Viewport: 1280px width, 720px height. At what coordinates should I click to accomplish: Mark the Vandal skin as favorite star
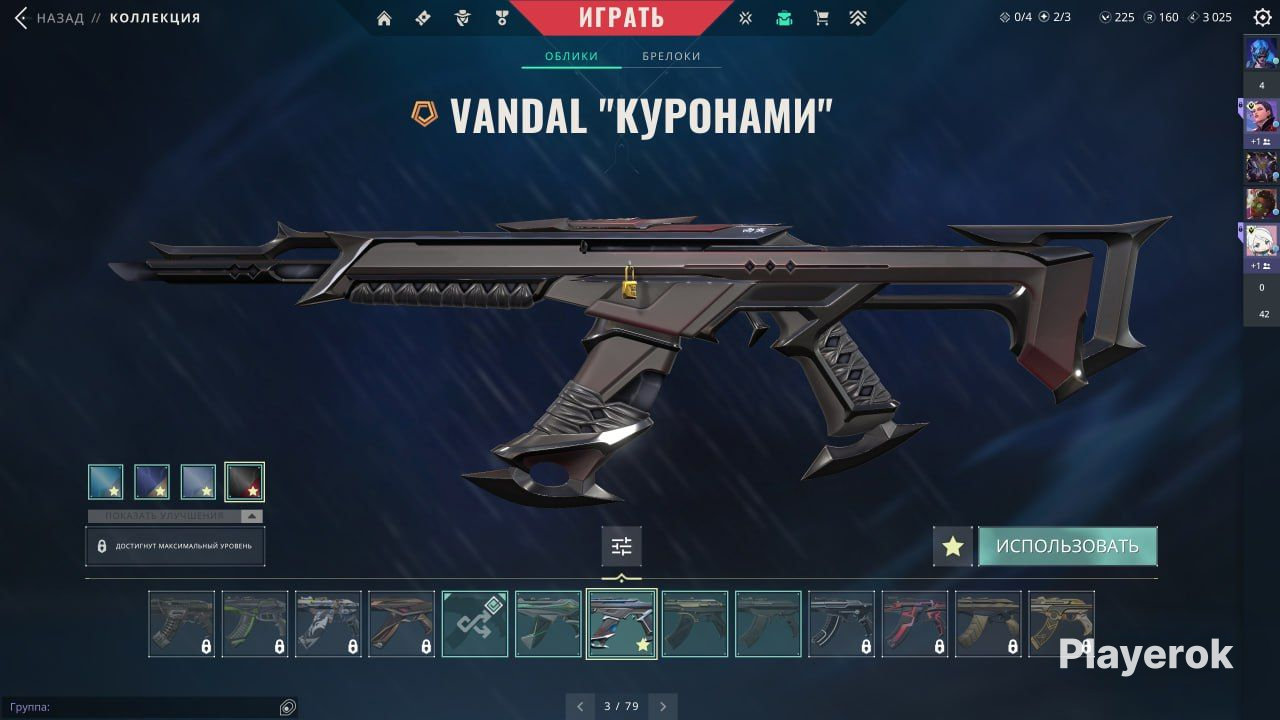[952, 546]
